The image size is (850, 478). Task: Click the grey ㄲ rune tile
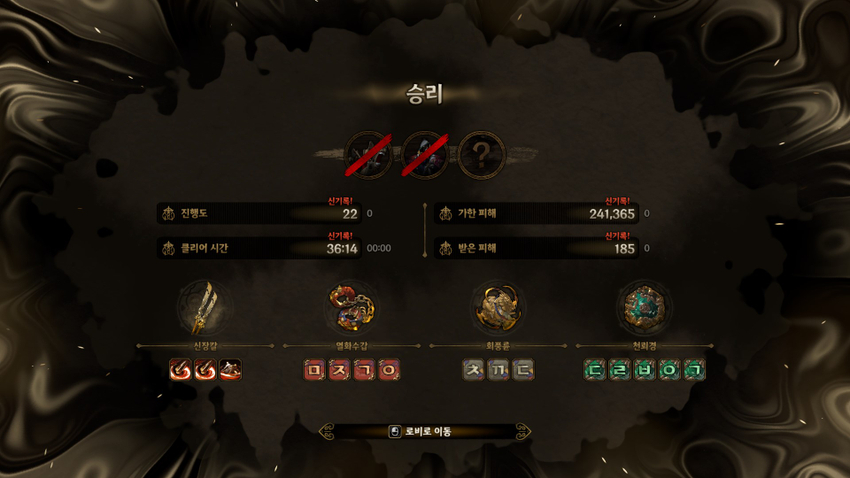click(498, 370)
